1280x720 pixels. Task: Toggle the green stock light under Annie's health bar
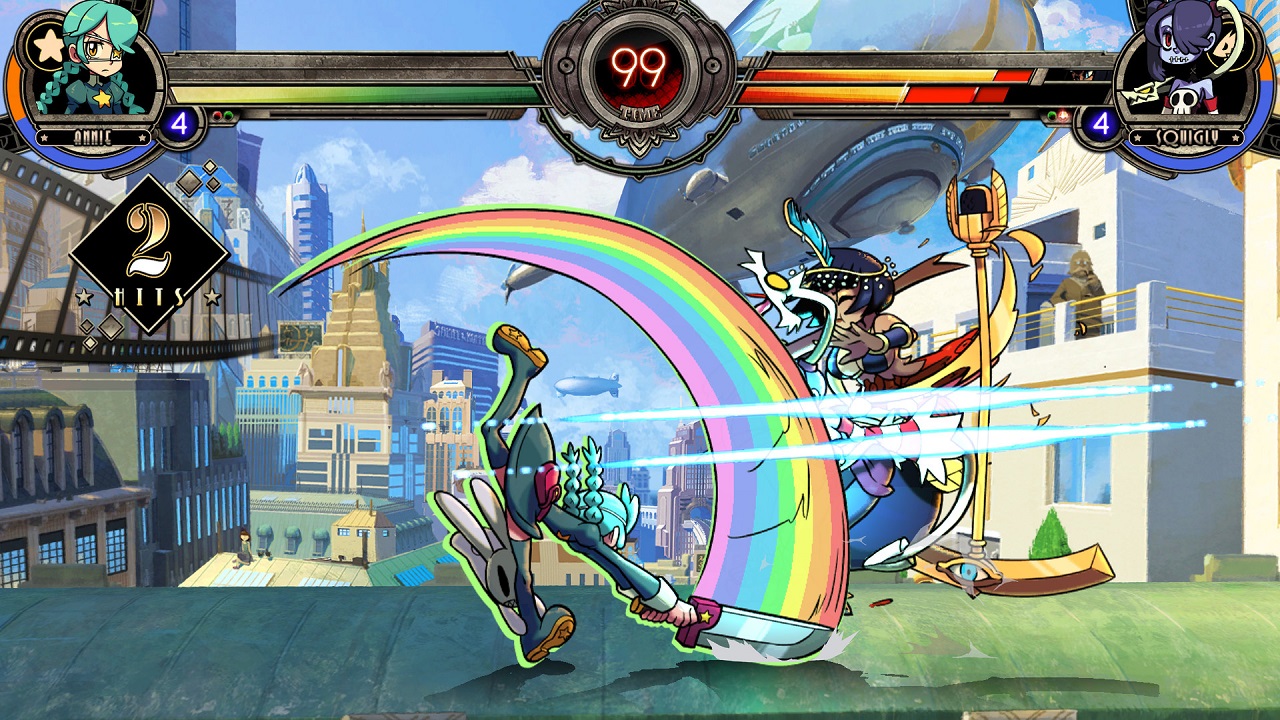[227, 115]
